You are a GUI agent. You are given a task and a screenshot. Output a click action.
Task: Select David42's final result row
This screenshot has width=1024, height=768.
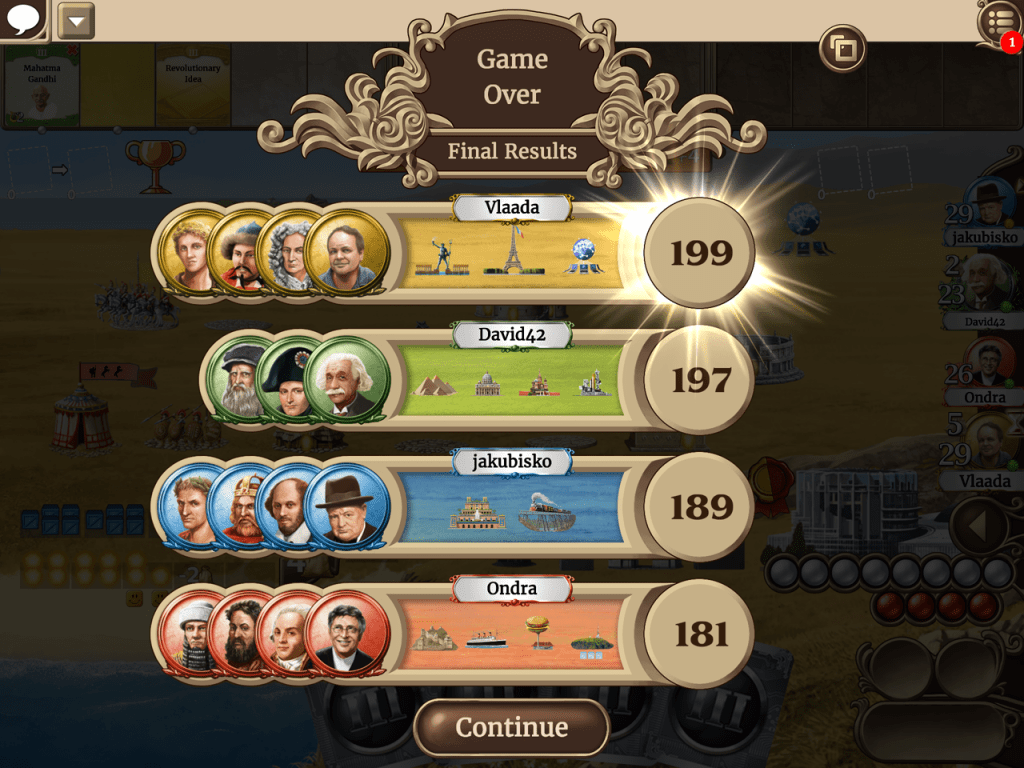coord(510,381)
